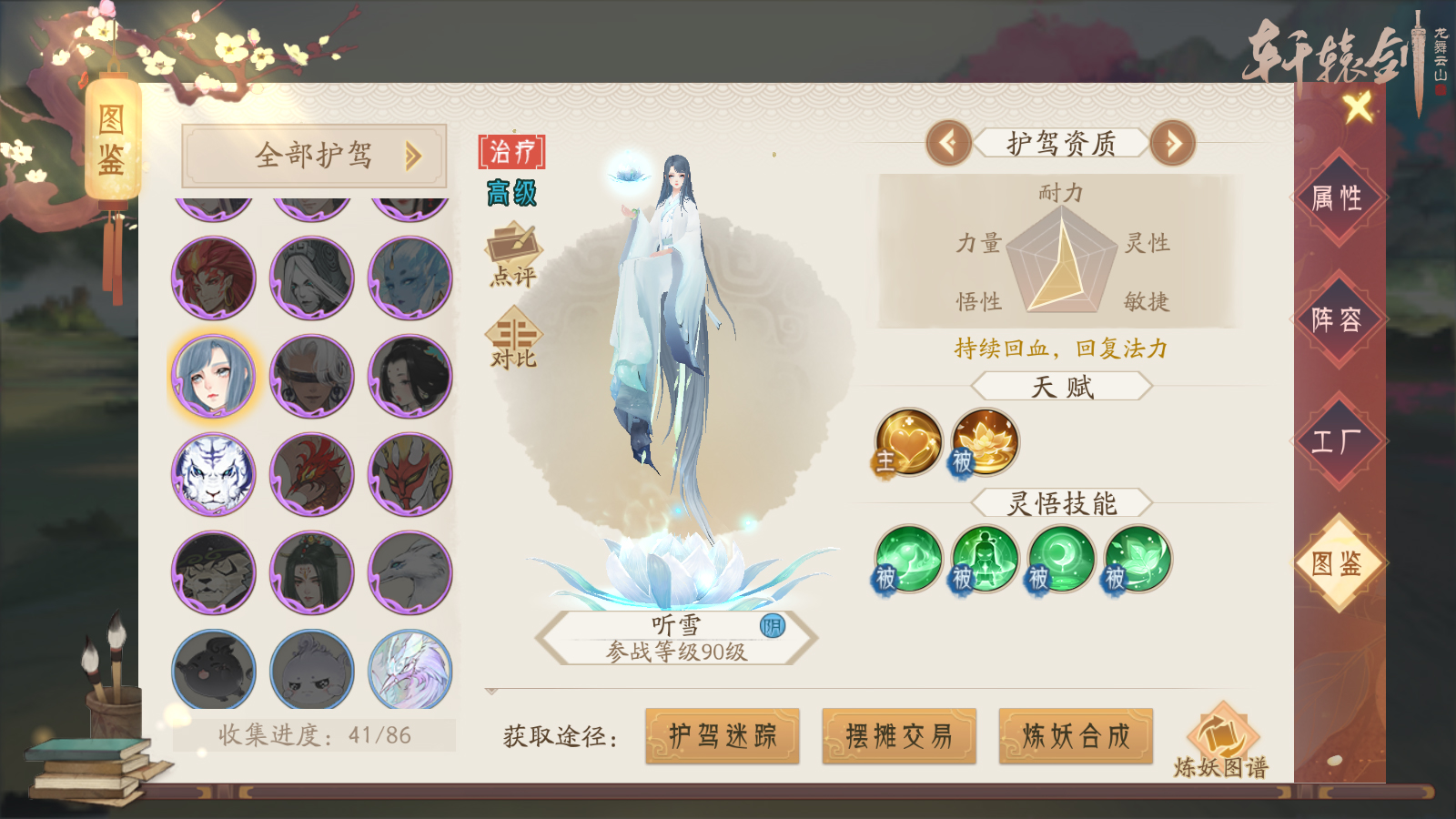Inspect the golden heart main talent icon

908,442
